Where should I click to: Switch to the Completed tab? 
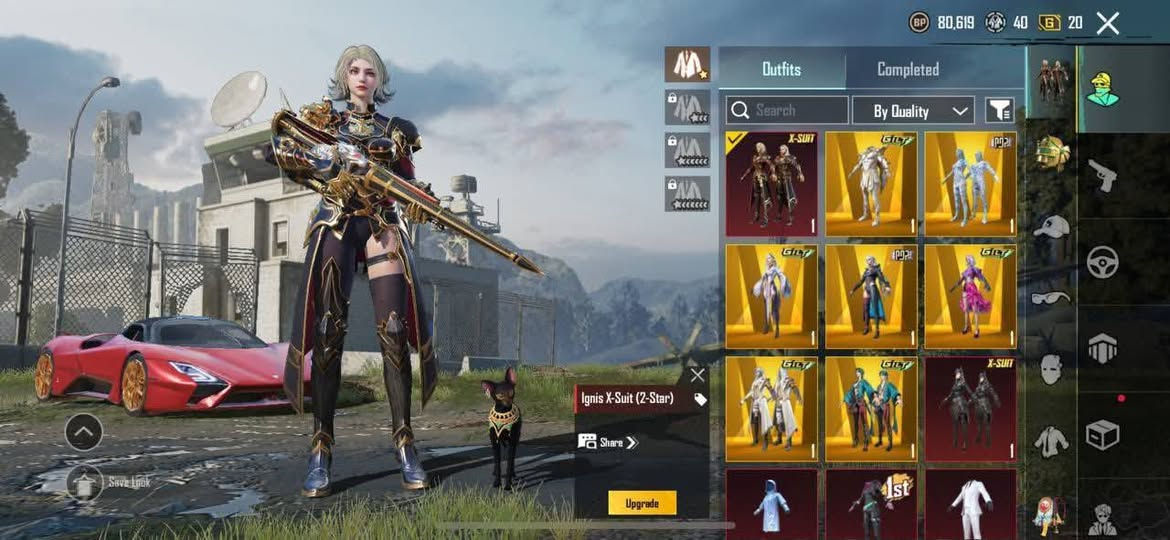click(907, 69)
